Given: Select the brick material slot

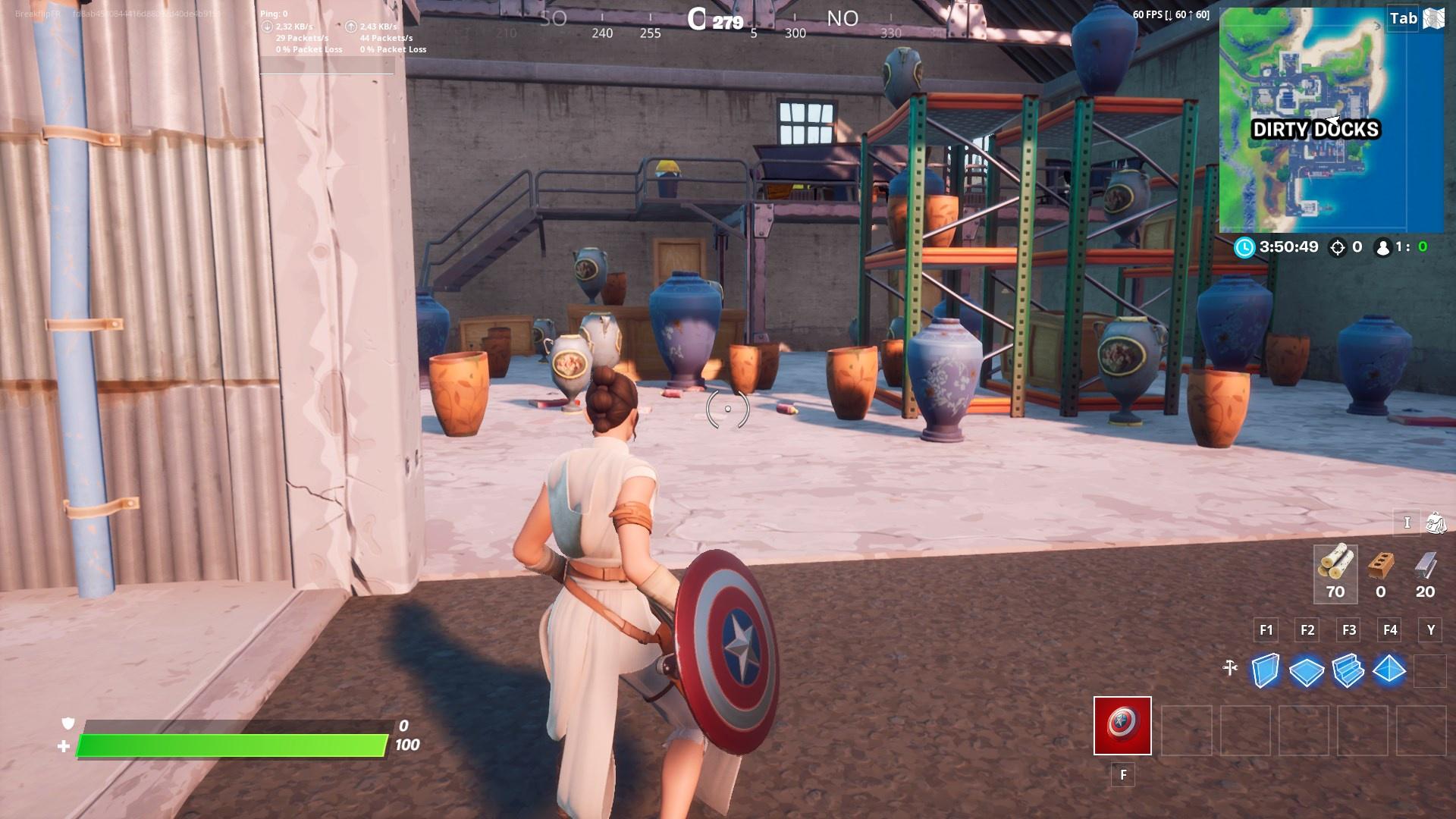Looking at the screenshot, I should (x=1381, y=573).
